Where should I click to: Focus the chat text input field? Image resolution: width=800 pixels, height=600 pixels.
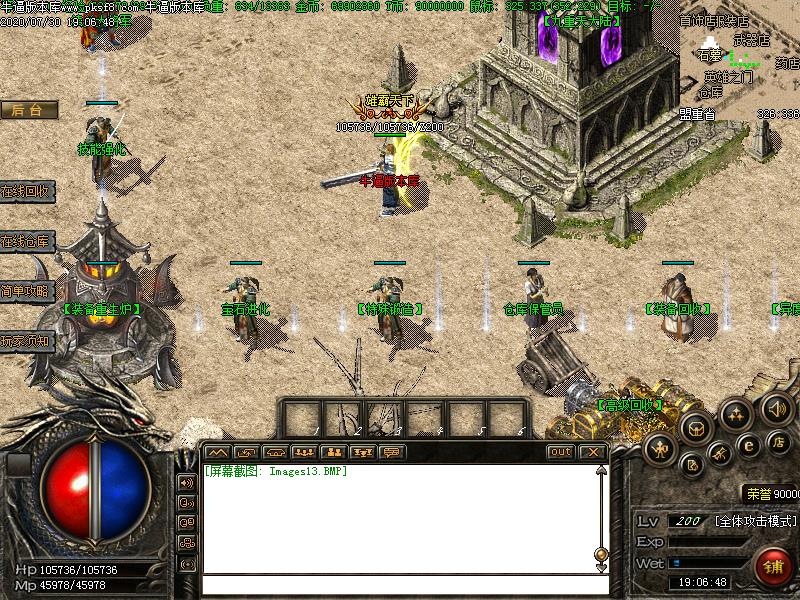click(400, 584)
